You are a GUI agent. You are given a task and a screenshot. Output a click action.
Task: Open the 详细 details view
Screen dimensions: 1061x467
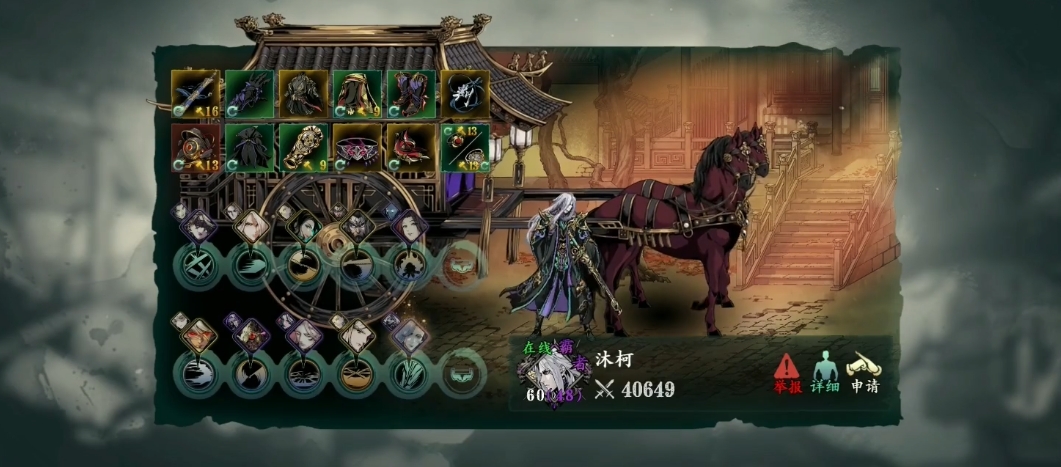pyautogui.click(x=825, y=374)
